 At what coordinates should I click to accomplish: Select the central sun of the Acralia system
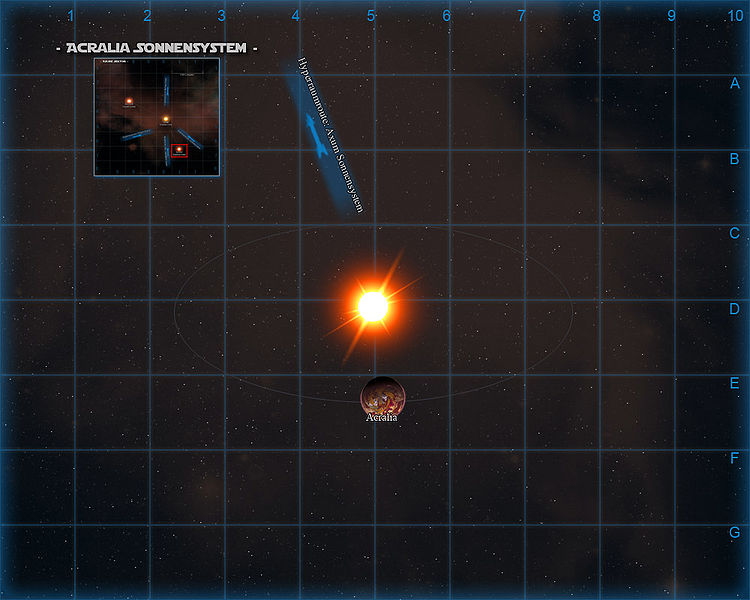pyautogui.click(x=373, y=306)
